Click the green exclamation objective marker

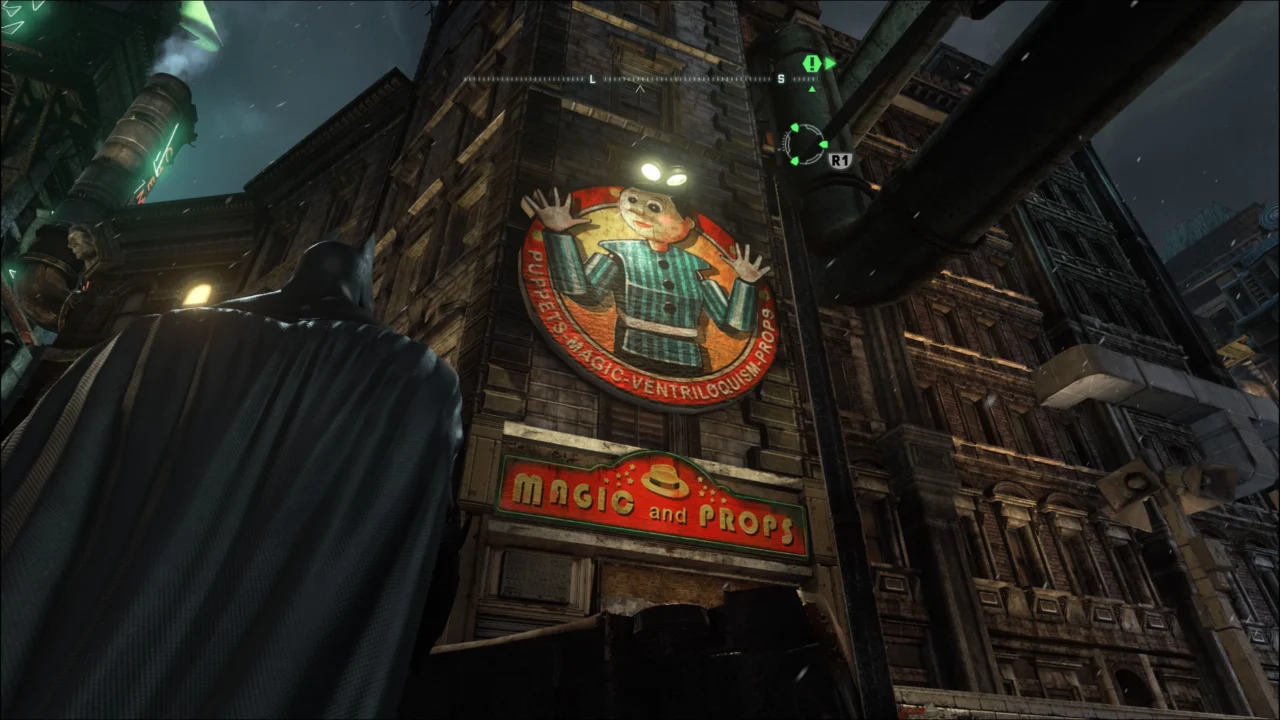[x=811, y=64]
